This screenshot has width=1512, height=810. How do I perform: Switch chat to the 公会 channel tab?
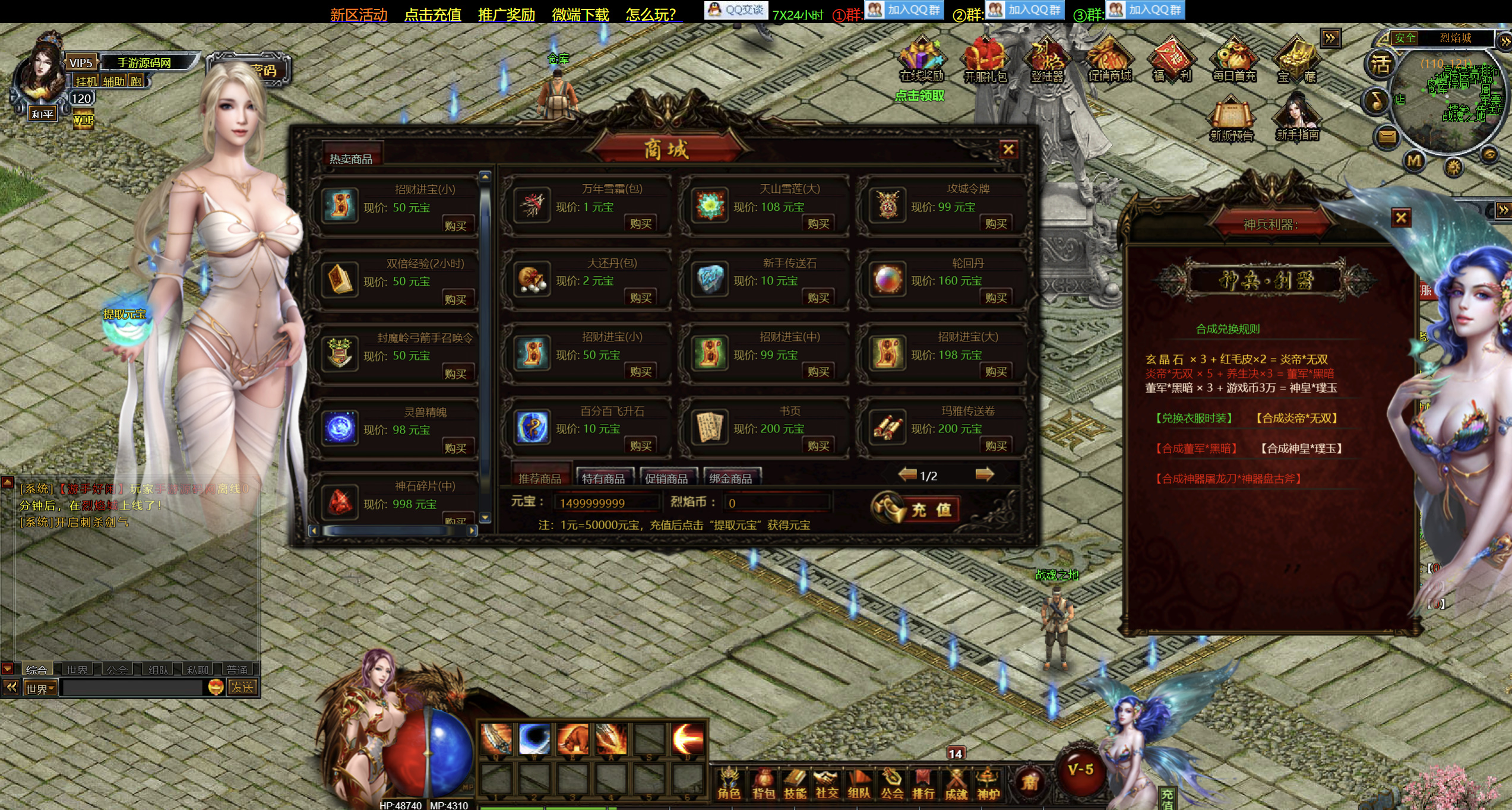click(117, 670)
